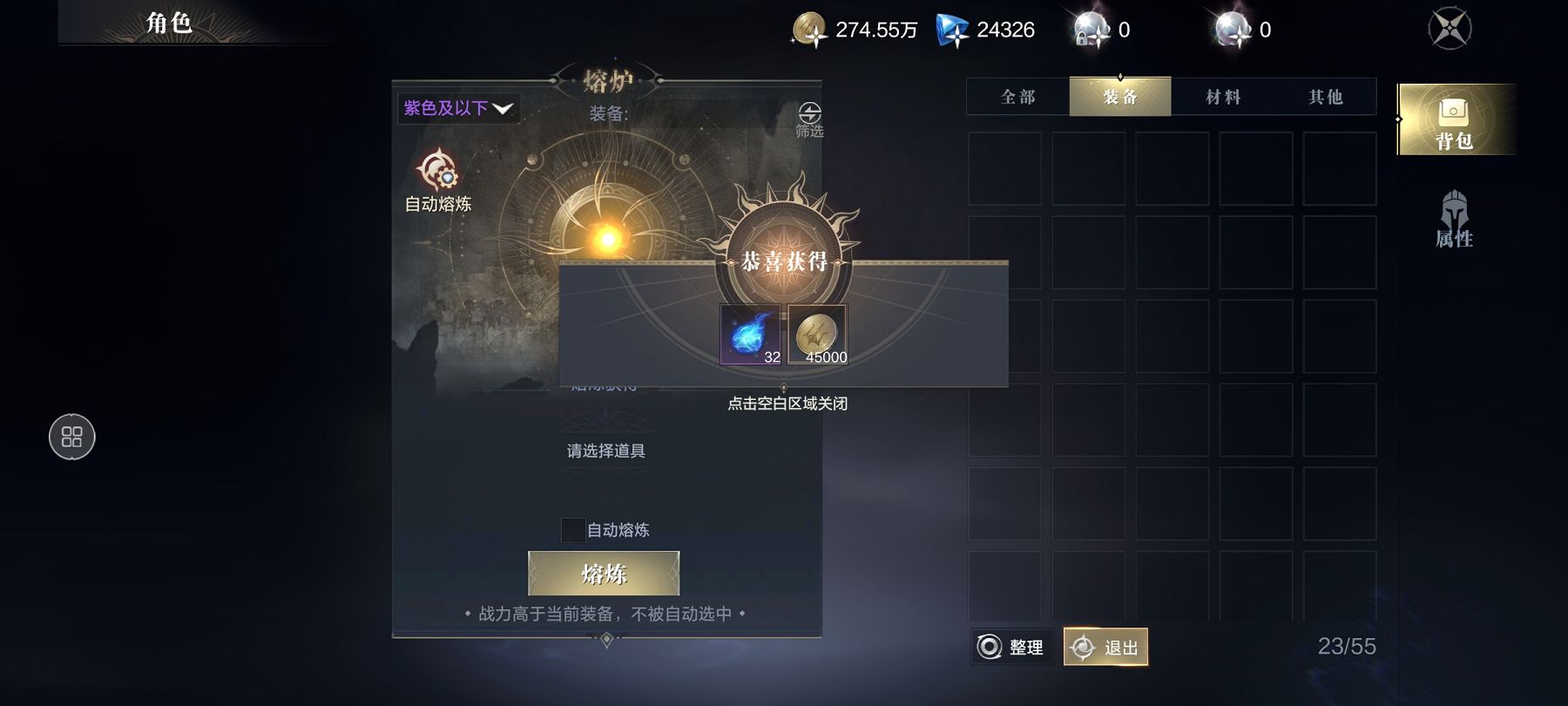The height and width of the screenshot is (706, 1568).
Task: Switch to the 全部 tab
Action: (x=1018, y=97)
